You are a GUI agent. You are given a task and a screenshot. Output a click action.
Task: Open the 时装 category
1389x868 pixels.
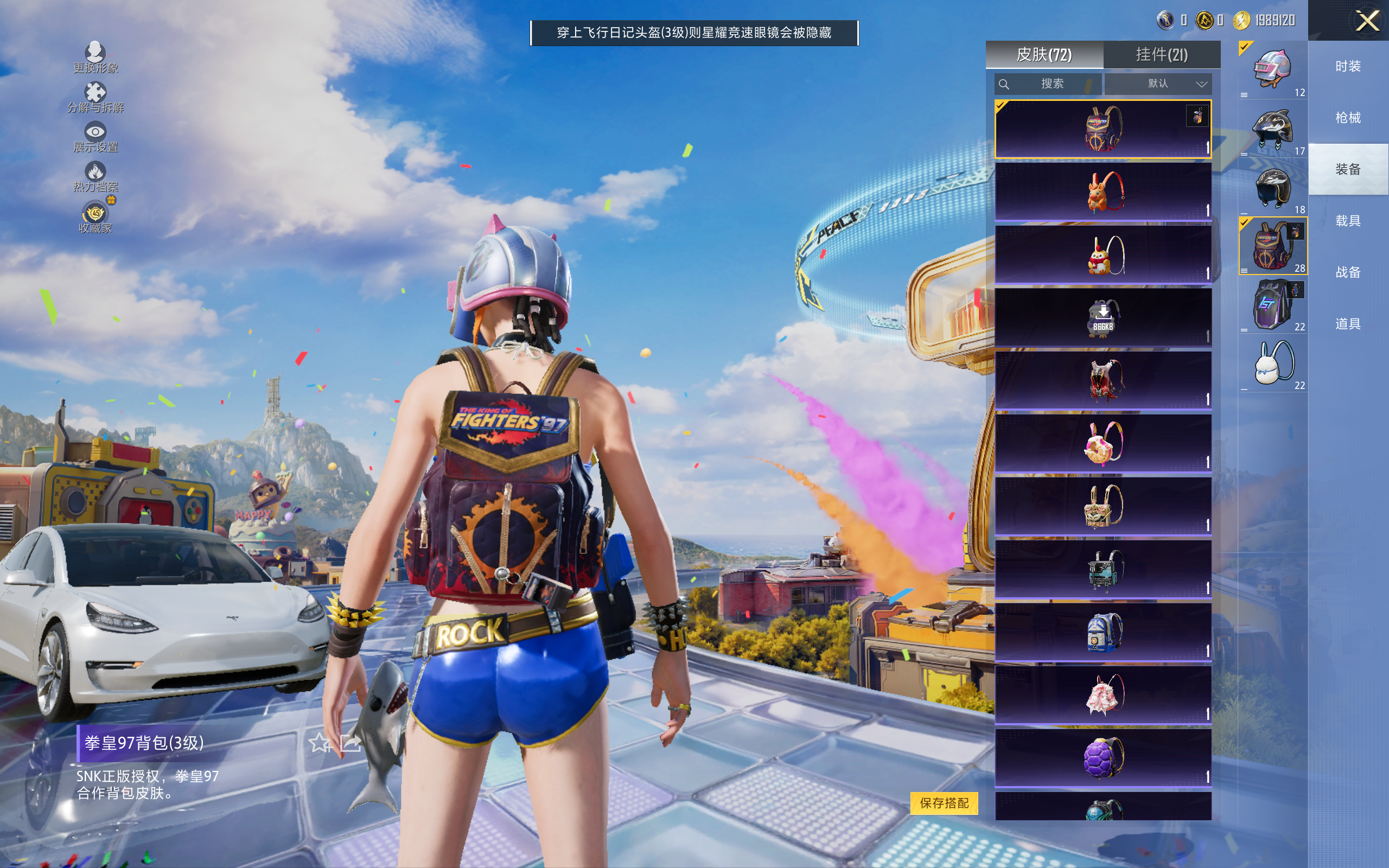1347,67
